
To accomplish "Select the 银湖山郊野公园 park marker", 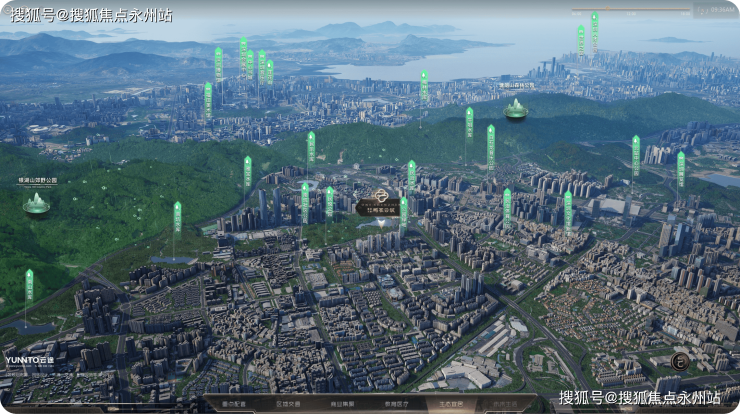I will point(37,203).
